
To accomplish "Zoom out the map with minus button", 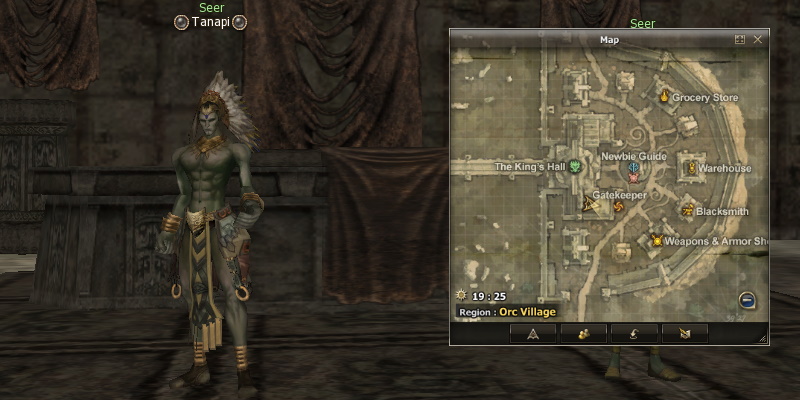I will click(747, 300).
